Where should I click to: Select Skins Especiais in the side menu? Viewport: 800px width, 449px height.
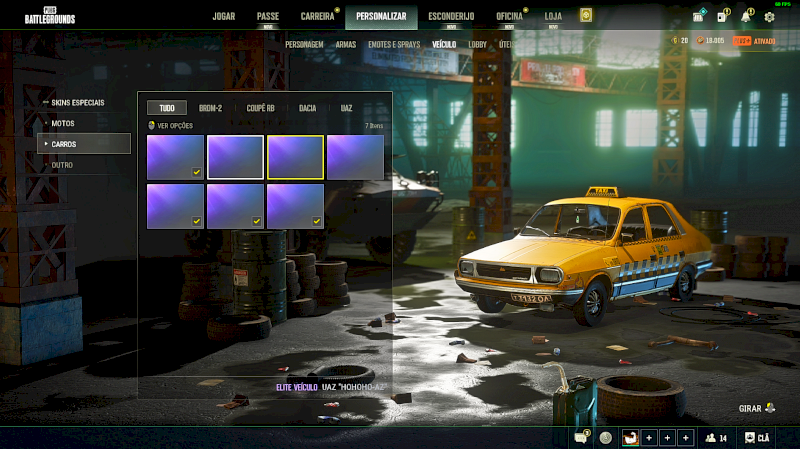(78, 102)
